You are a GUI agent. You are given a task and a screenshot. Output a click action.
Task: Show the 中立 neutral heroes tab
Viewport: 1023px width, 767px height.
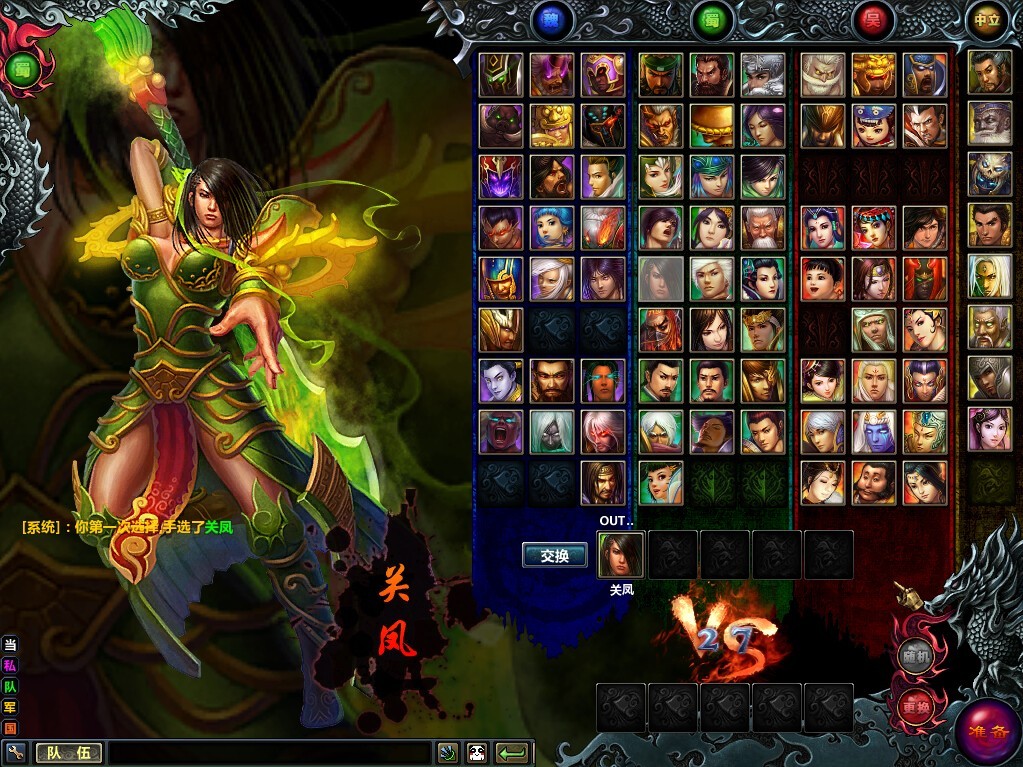click(x=986, y=20)
